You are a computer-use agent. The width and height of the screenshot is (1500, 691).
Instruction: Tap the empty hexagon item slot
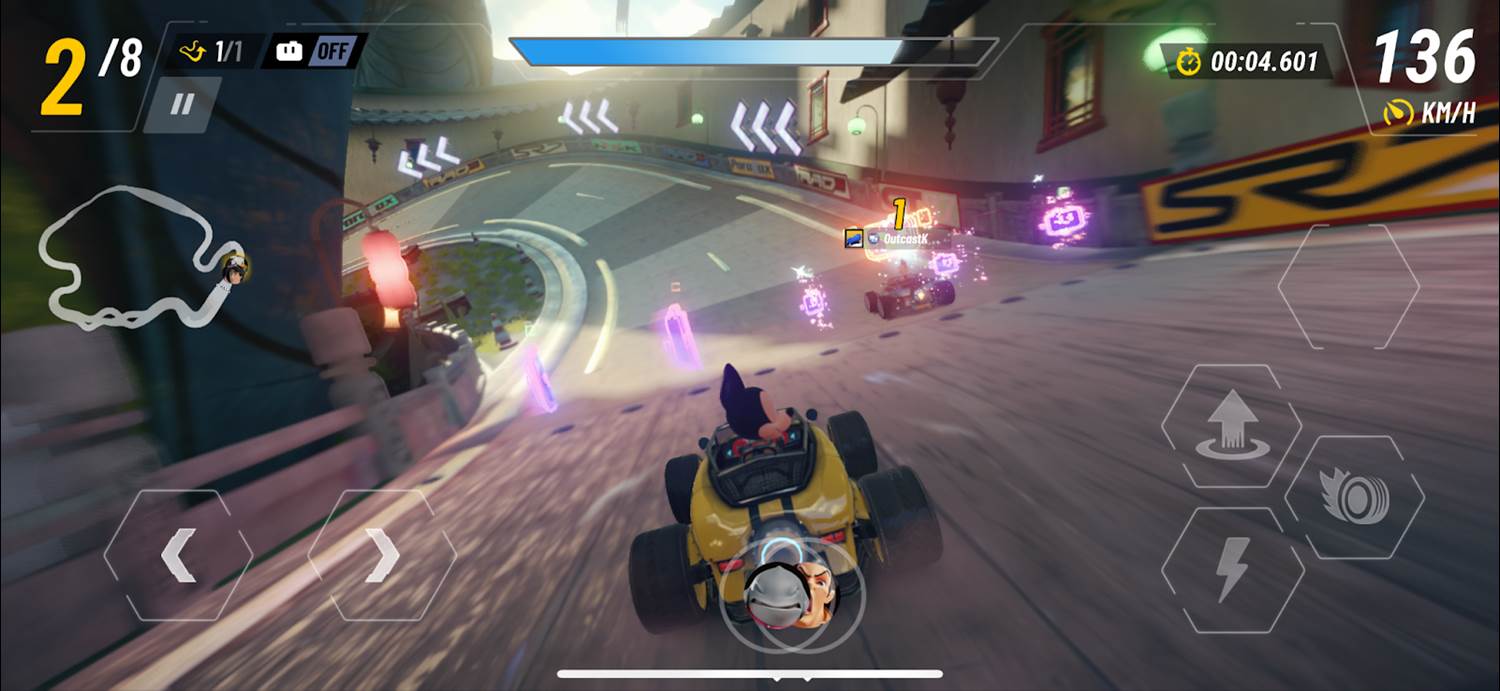tap(1348, 286)
